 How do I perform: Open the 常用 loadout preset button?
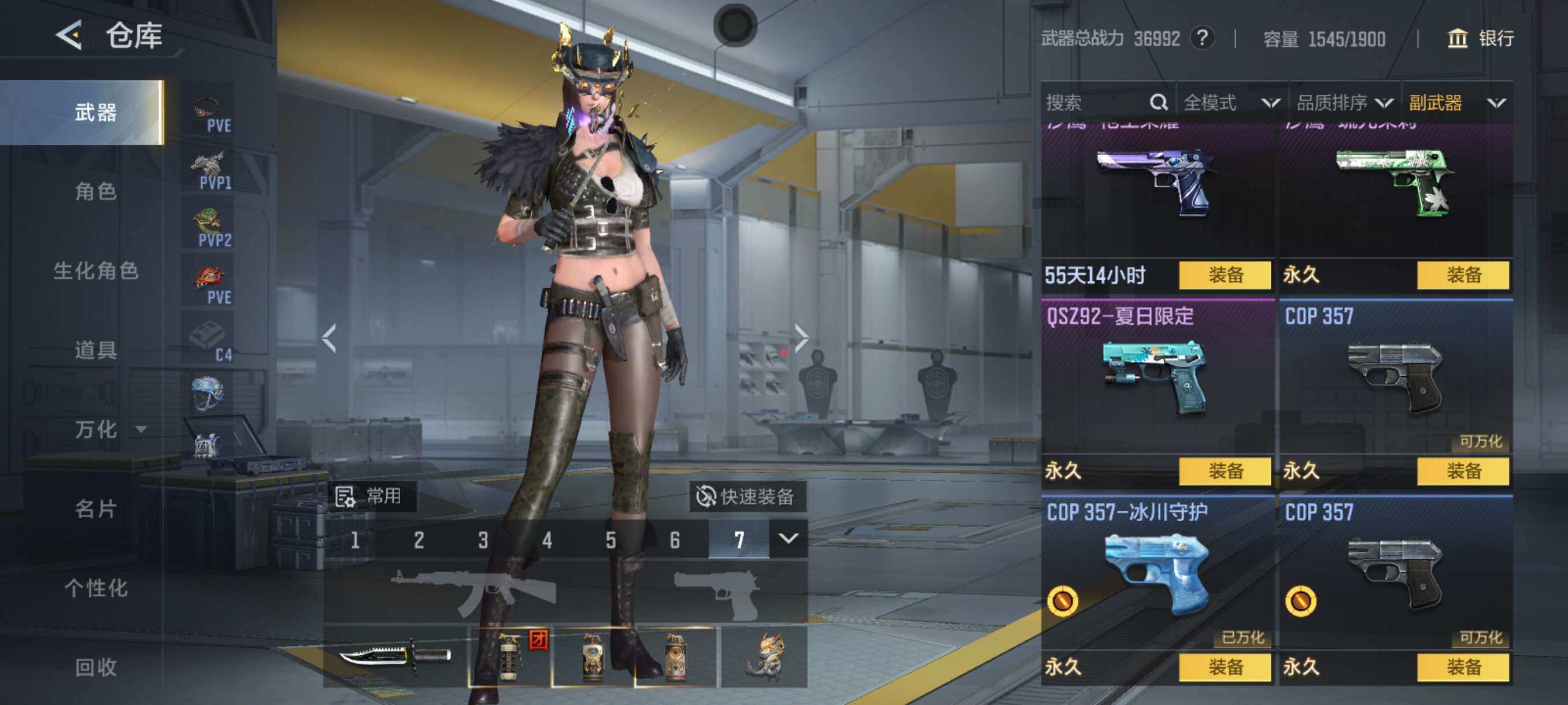[371, 496]
